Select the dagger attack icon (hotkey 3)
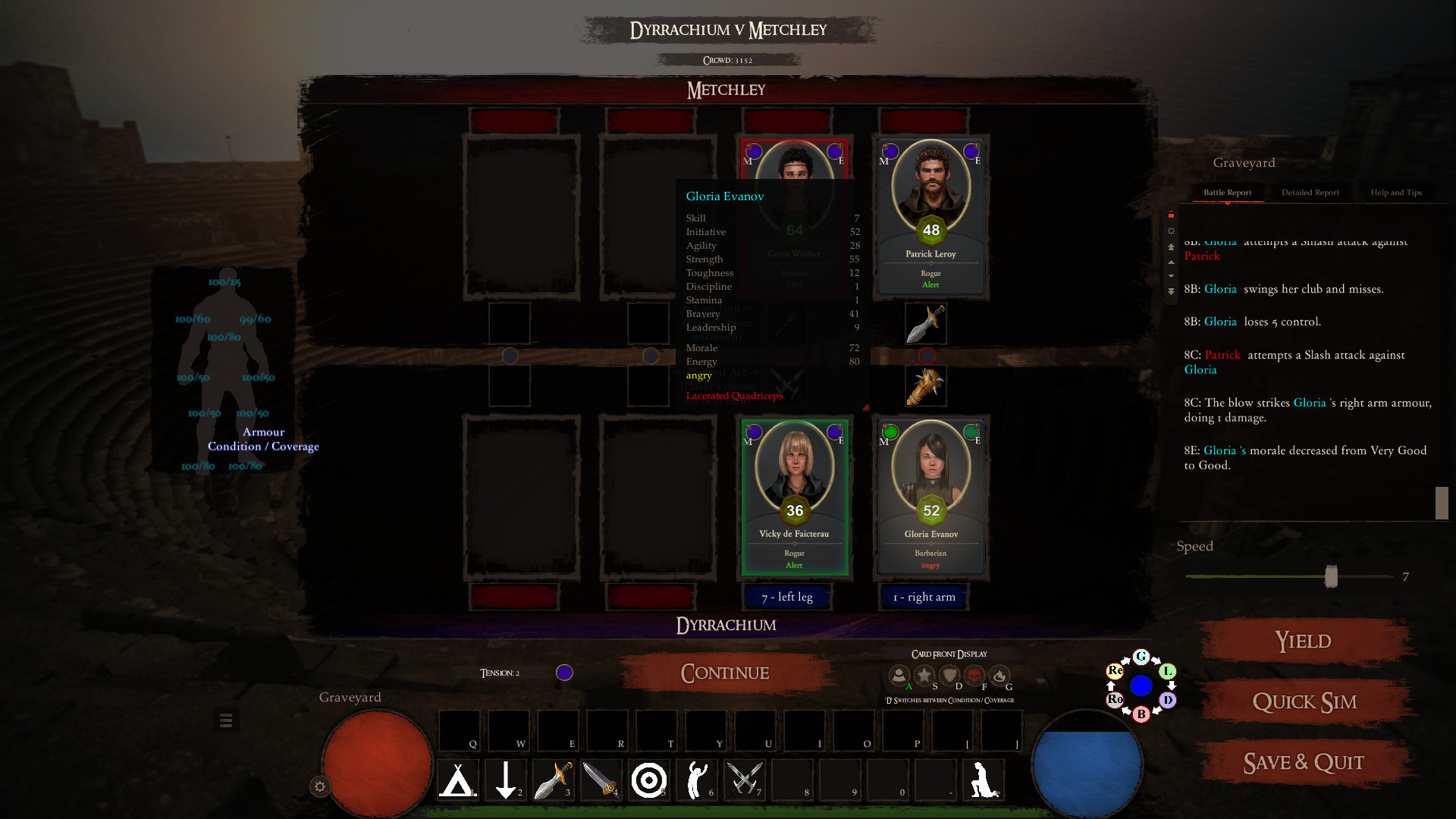The width and height of the screenshot is (1456, 819). click(554, 780)
